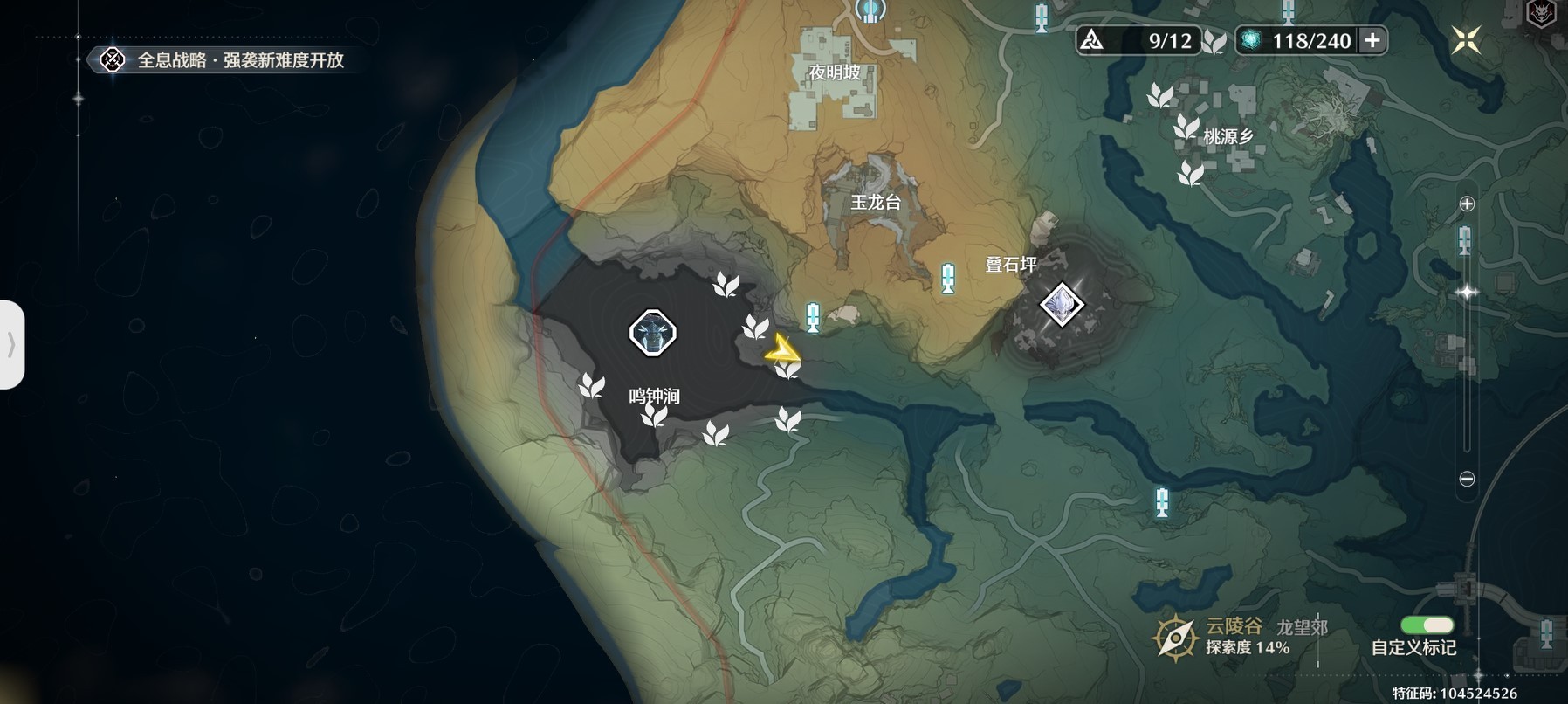This screenshot has width=1568, height=704.
Task: Select the diamond boss marker near 叠石坪
Action: 1062,305
